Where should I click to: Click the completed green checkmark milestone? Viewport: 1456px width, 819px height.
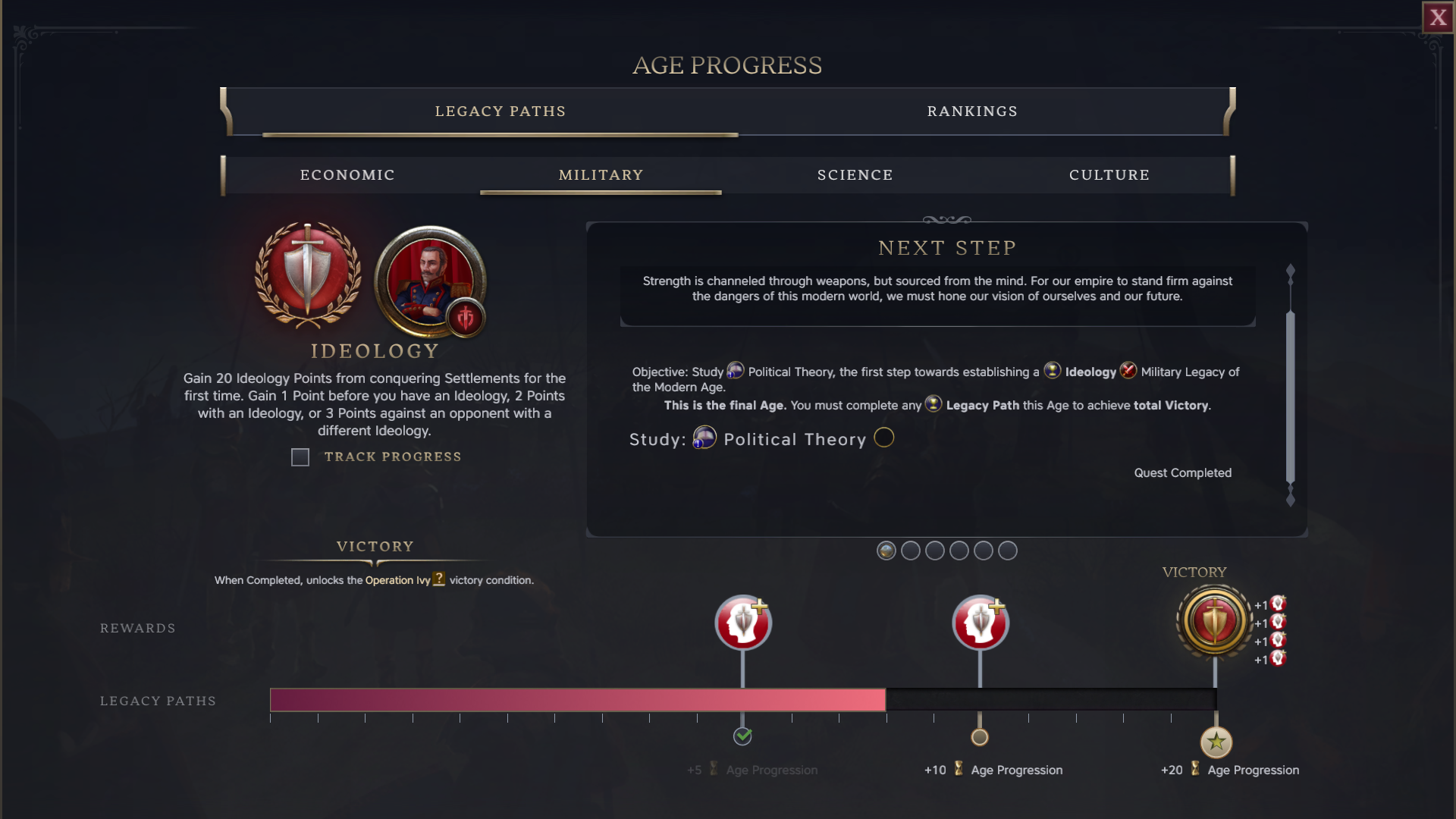tap(742, 736)
